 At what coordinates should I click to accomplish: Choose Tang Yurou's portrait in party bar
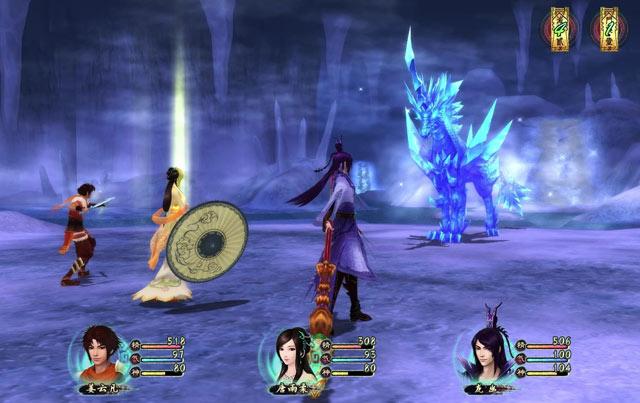(x=288, y=352)
